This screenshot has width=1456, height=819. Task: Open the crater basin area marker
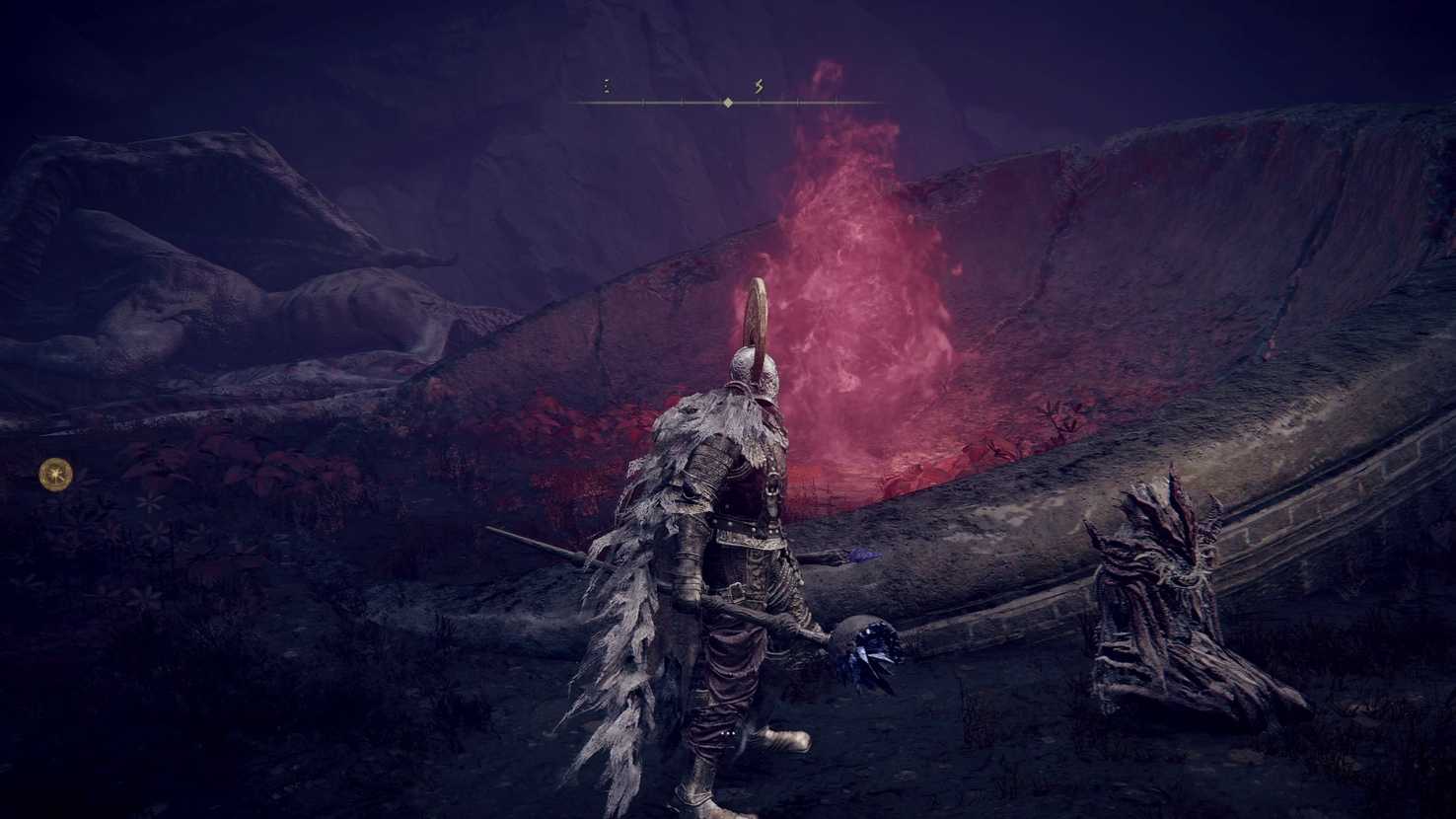tap(888, 444)
